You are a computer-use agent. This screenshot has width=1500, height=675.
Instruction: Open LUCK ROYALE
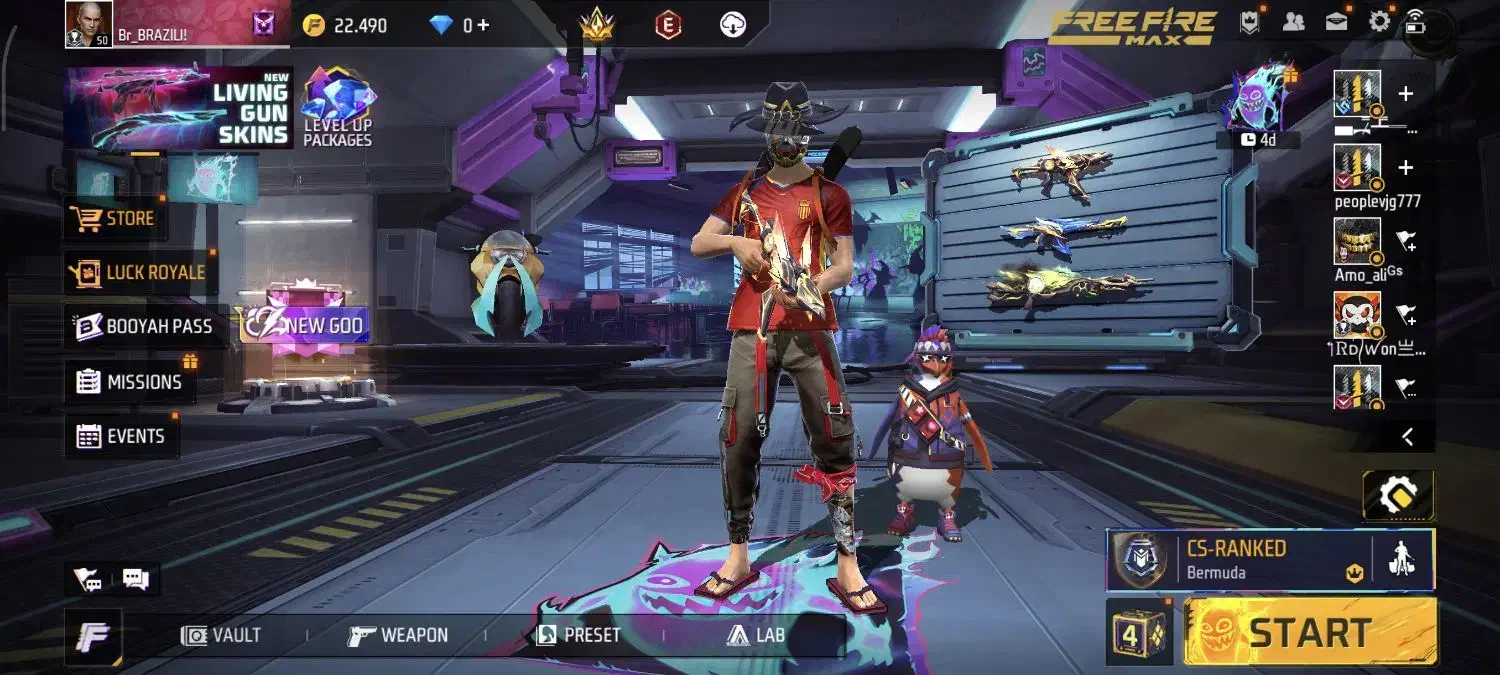coord(138,272)
